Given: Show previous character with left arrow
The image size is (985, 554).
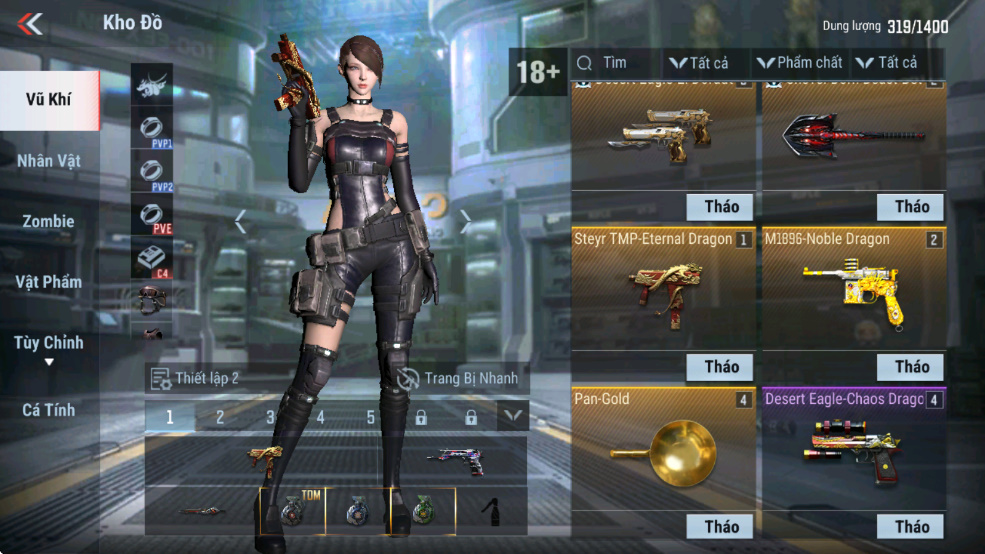Looking at the screenshot, I should [x=240, y=222].
